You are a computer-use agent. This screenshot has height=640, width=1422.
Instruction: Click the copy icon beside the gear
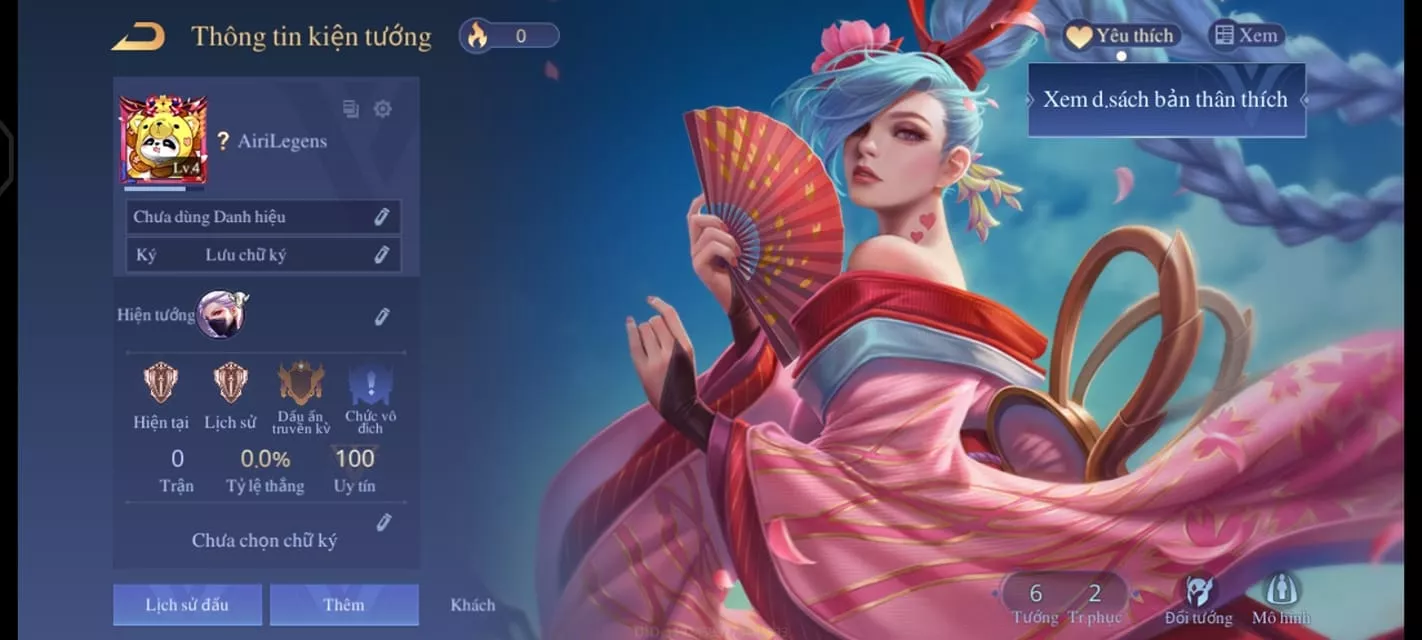[x=351, y=109]
